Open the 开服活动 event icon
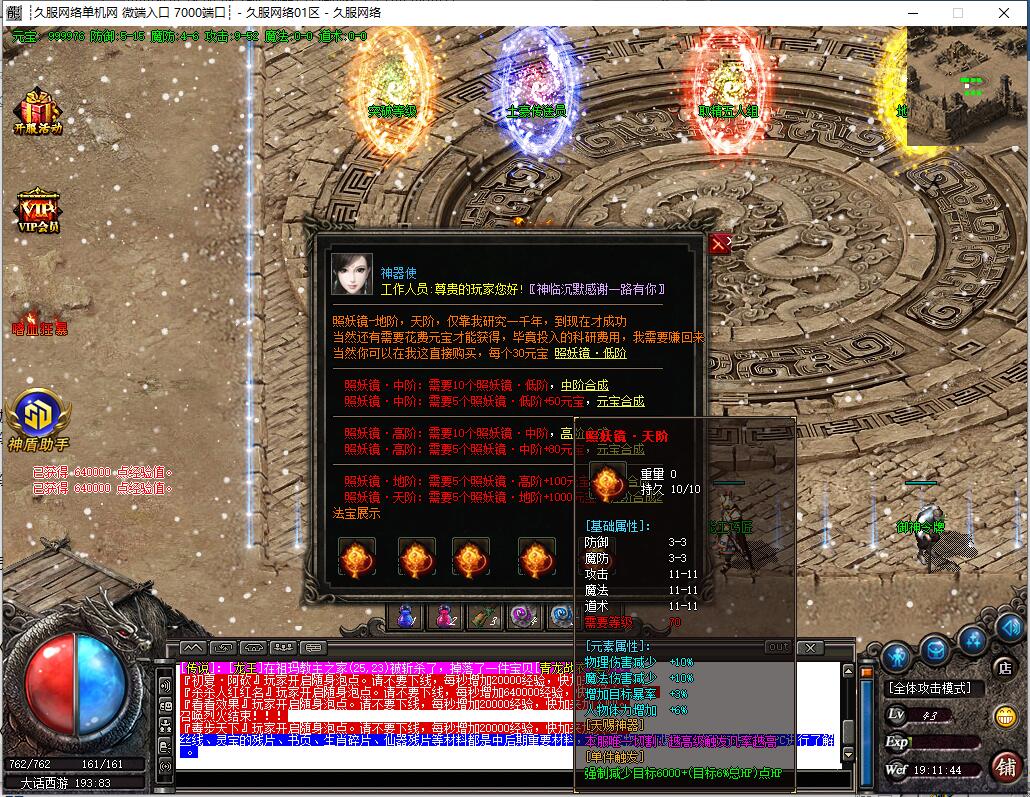Screen dimensions: 1030x797 pyautogui.click(x=37, y=111)
